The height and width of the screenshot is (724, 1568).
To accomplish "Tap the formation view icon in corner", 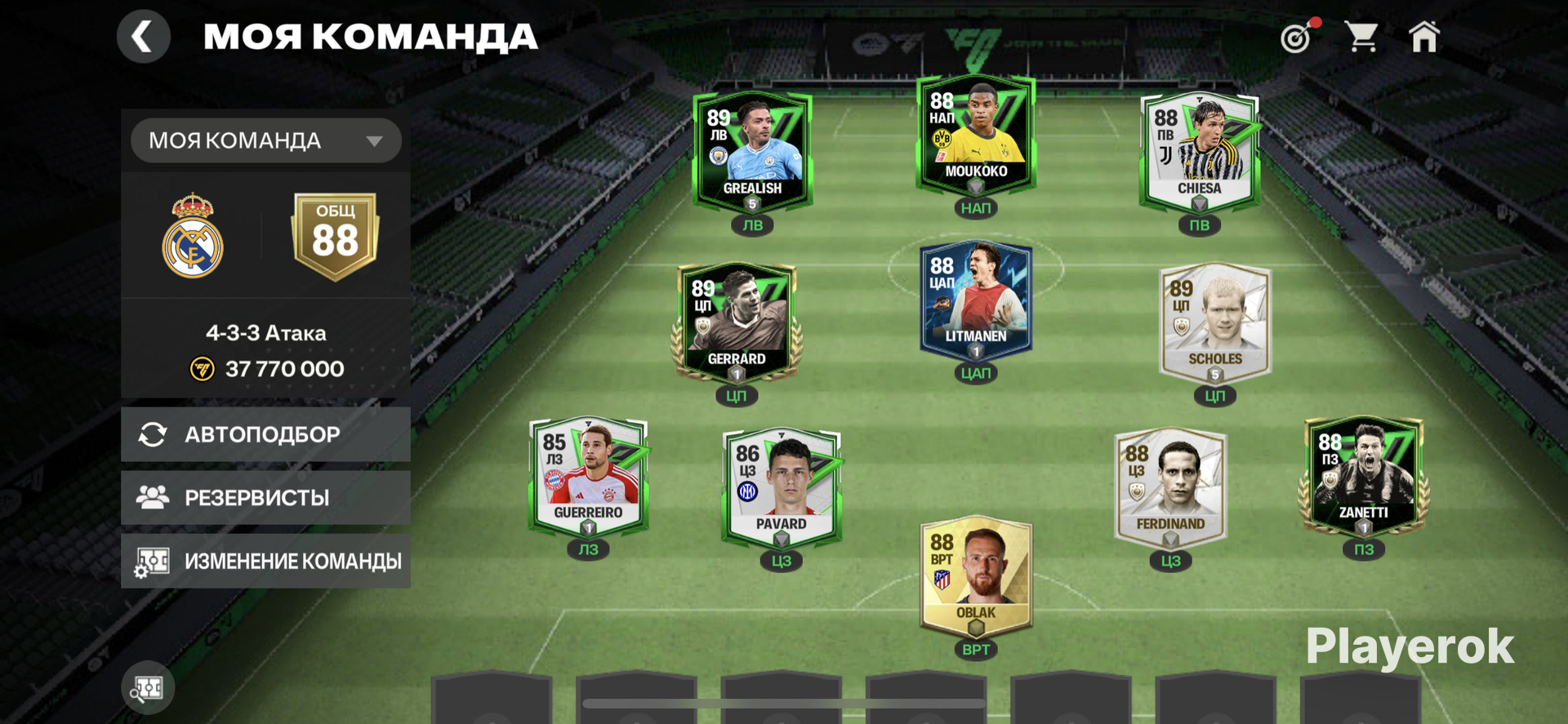I will (148, 688).
